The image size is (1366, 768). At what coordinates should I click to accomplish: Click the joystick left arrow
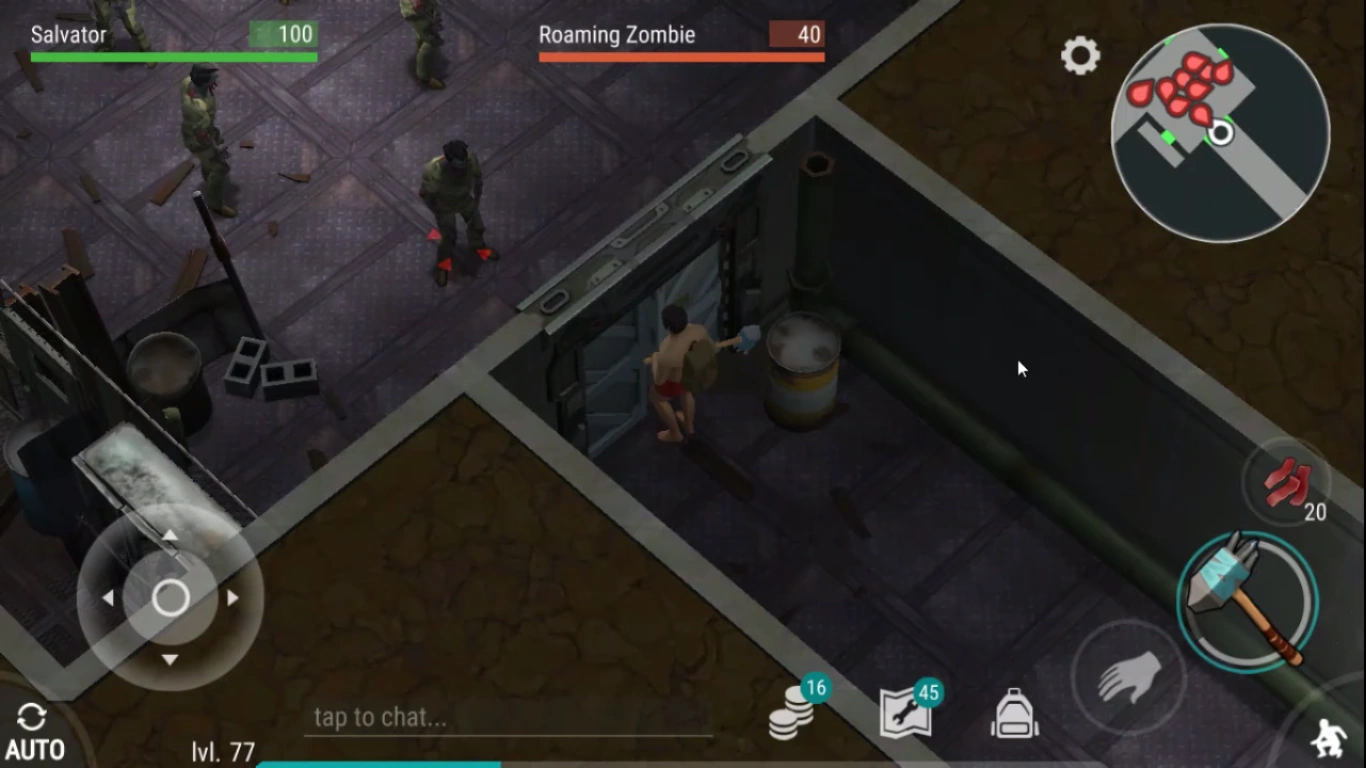[108, 598]
